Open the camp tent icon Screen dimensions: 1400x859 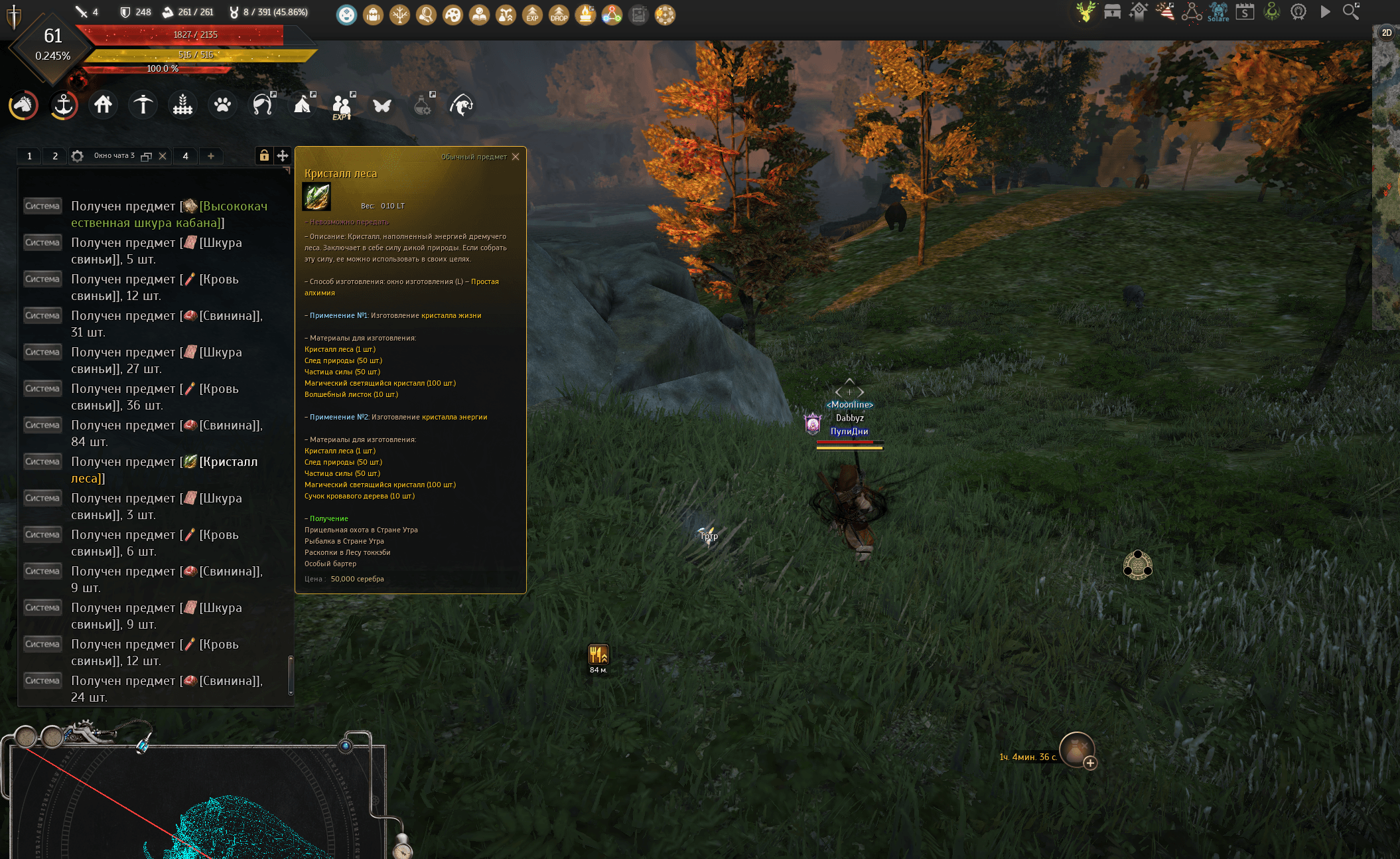tap(303, 105)
